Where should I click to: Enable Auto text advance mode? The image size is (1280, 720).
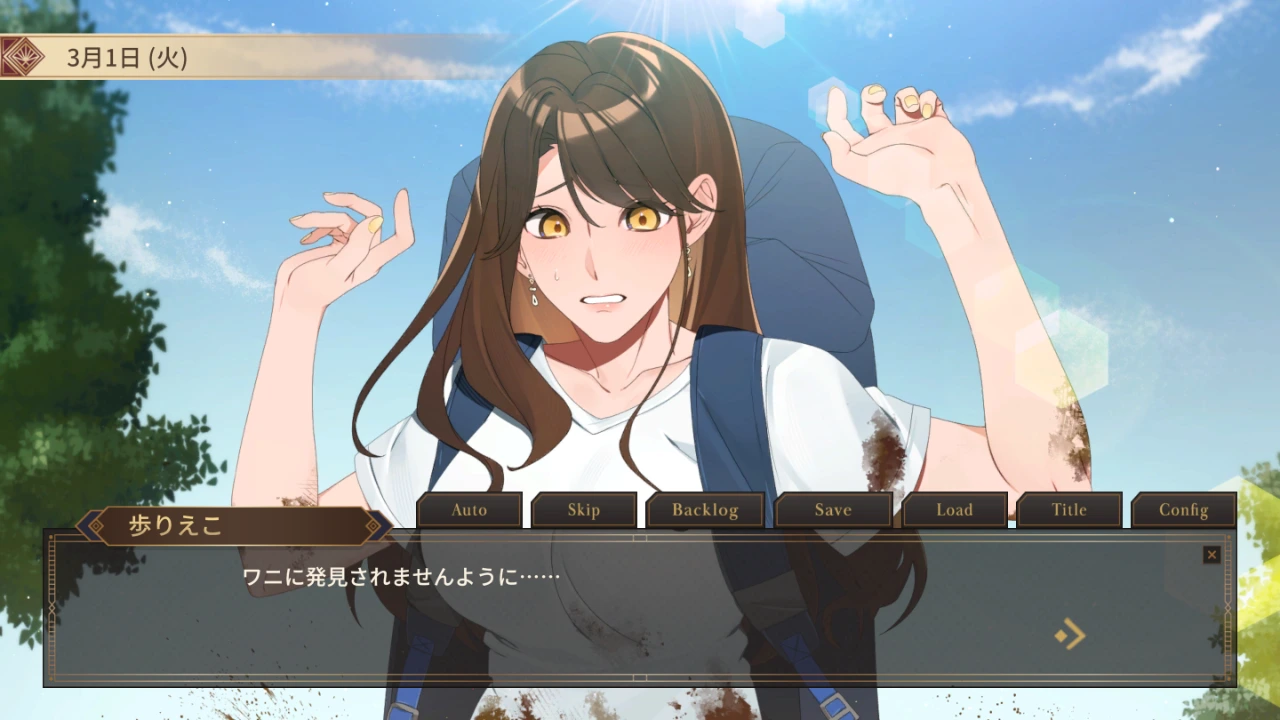click(x=469, y=510)
